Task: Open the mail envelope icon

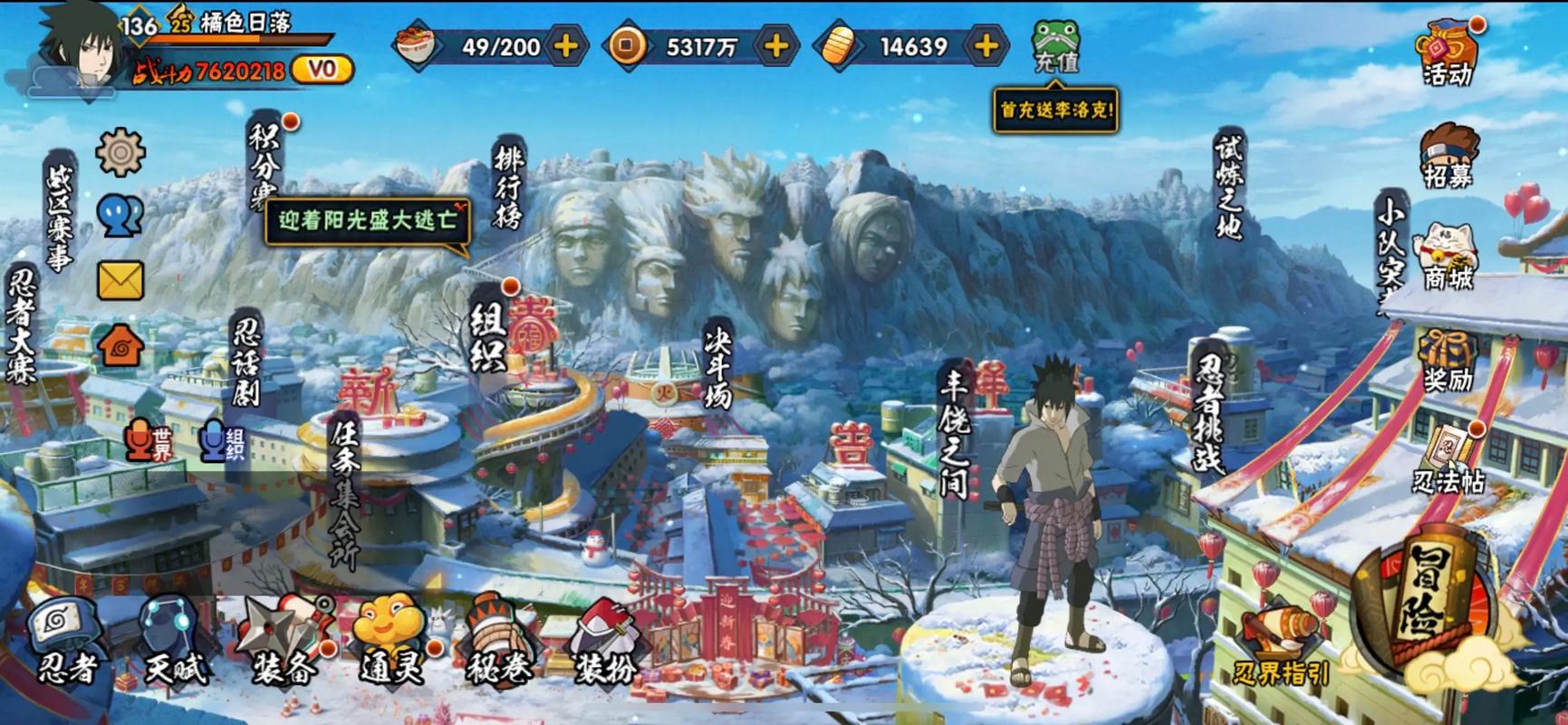Action: [x=120, y=281]
